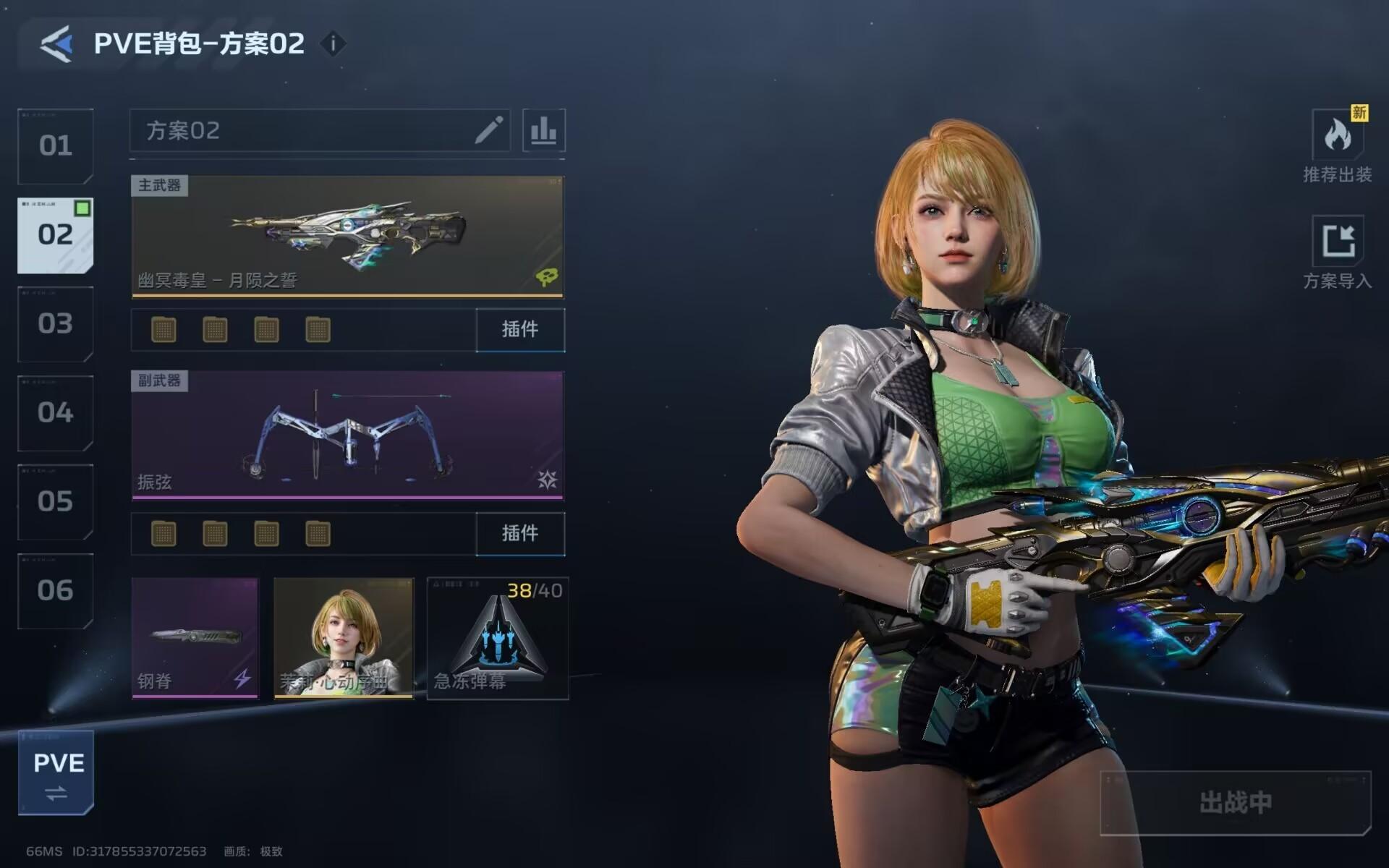Select the 急冻弹幕 skill slot
The width and height of the screenshot is (1389, 868).
click(498, 638)
